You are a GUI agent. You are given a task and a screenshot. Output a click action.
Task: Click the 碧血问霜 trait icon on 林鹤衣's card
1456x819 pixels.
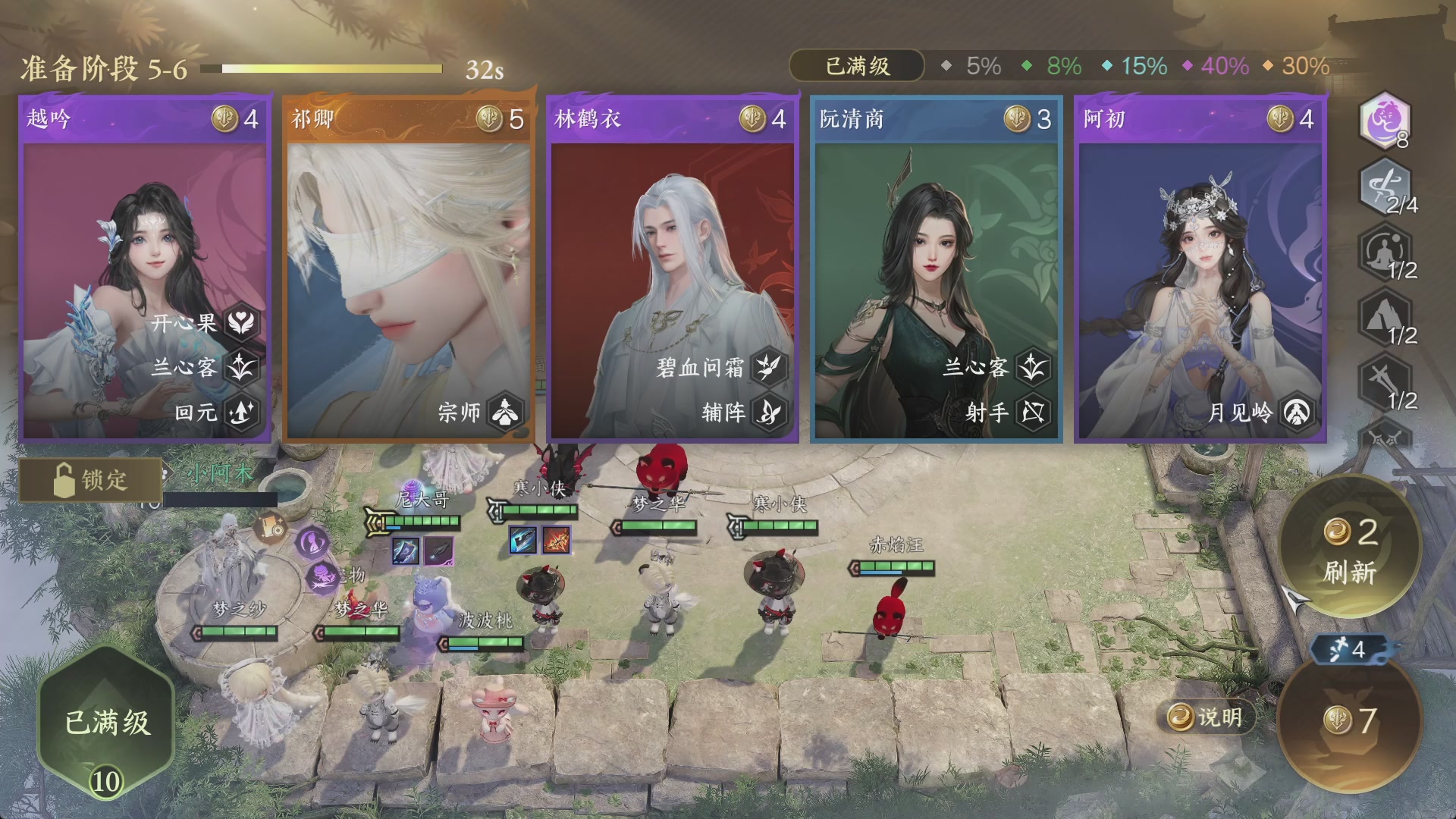tap(768, 367)
